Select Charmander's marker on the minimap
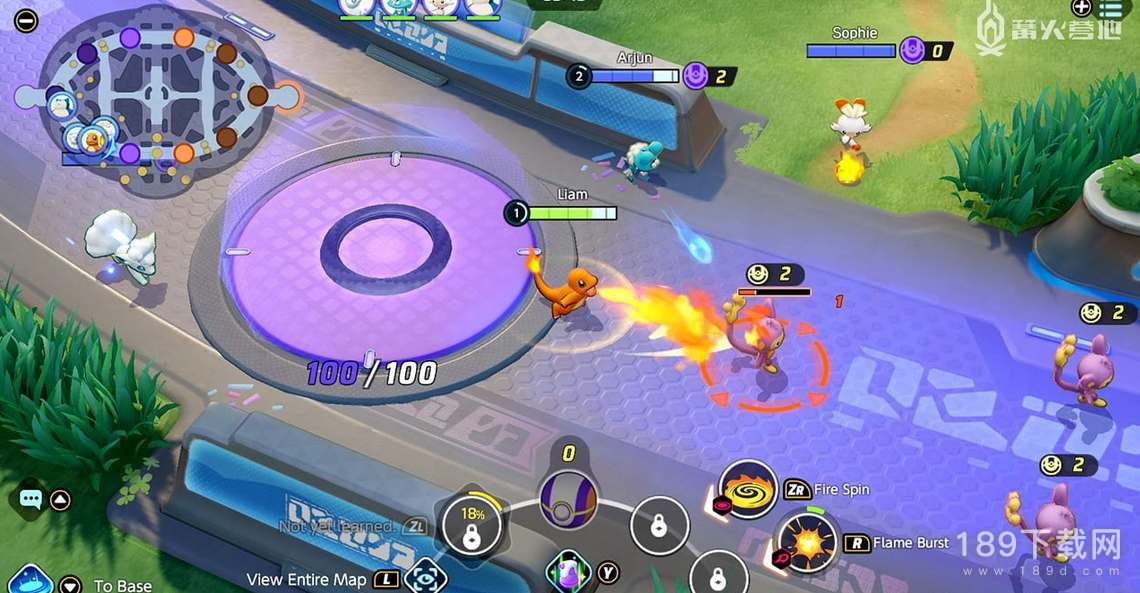Screen dimensions: 1140x593 (x=95, y=137)
